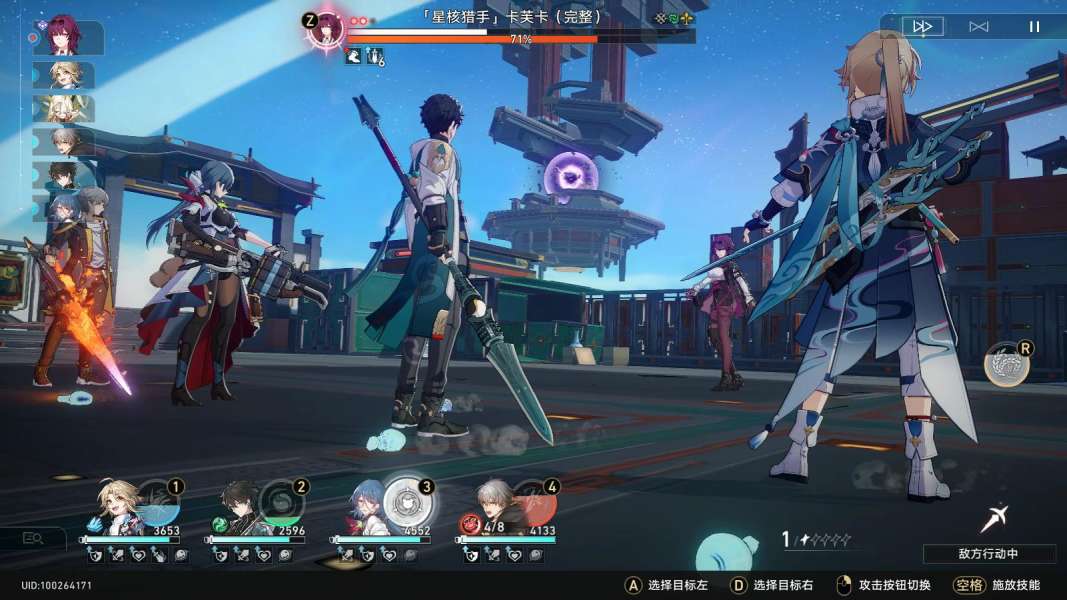
Task: Activate the glowing white ultimate numbered 3
Action: click(x=404, y=498)
